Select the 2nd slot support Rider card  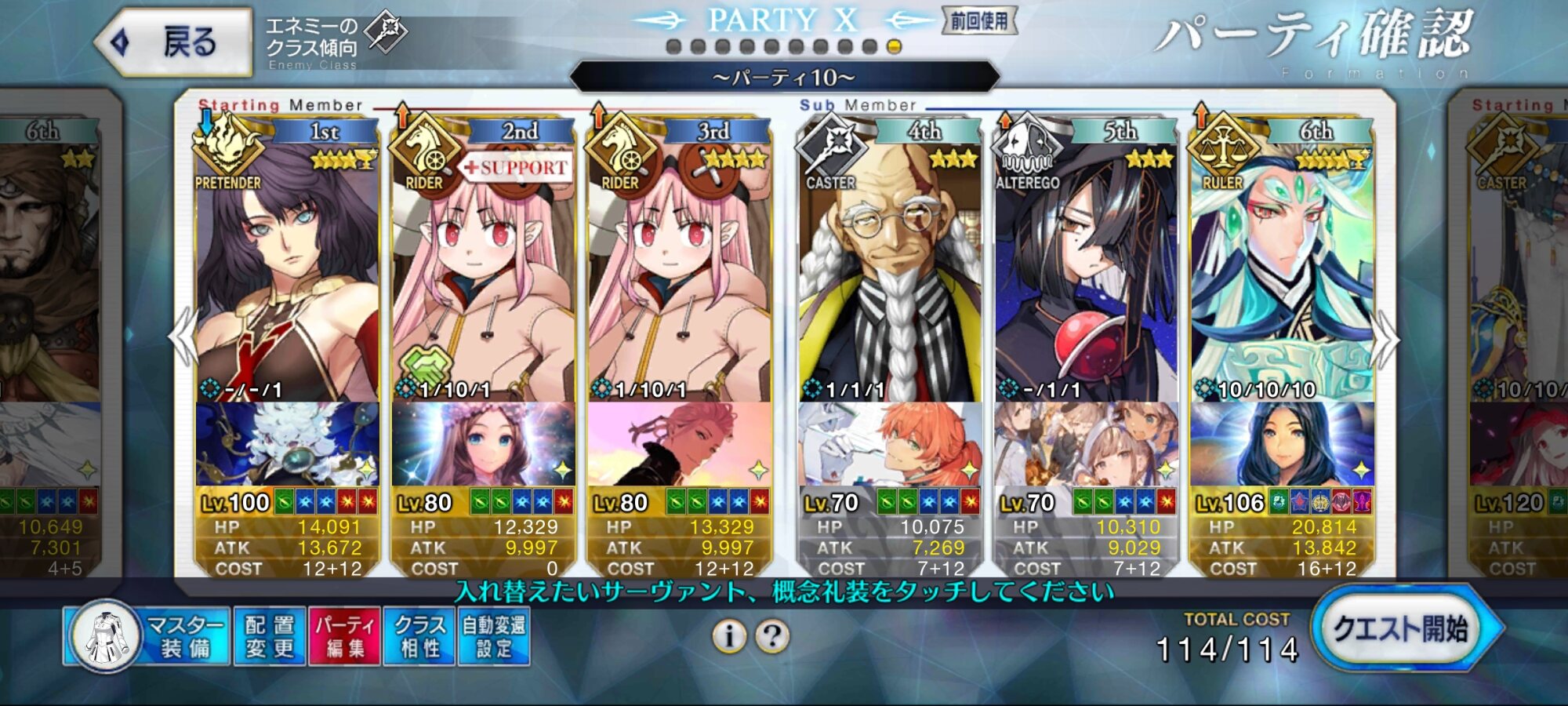(482, 275)
